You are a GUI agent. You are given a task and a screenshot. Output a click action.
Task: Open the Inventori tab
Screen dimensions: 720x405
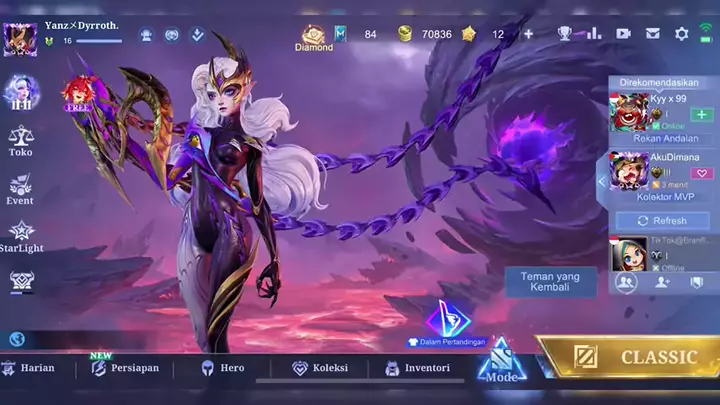417,368
